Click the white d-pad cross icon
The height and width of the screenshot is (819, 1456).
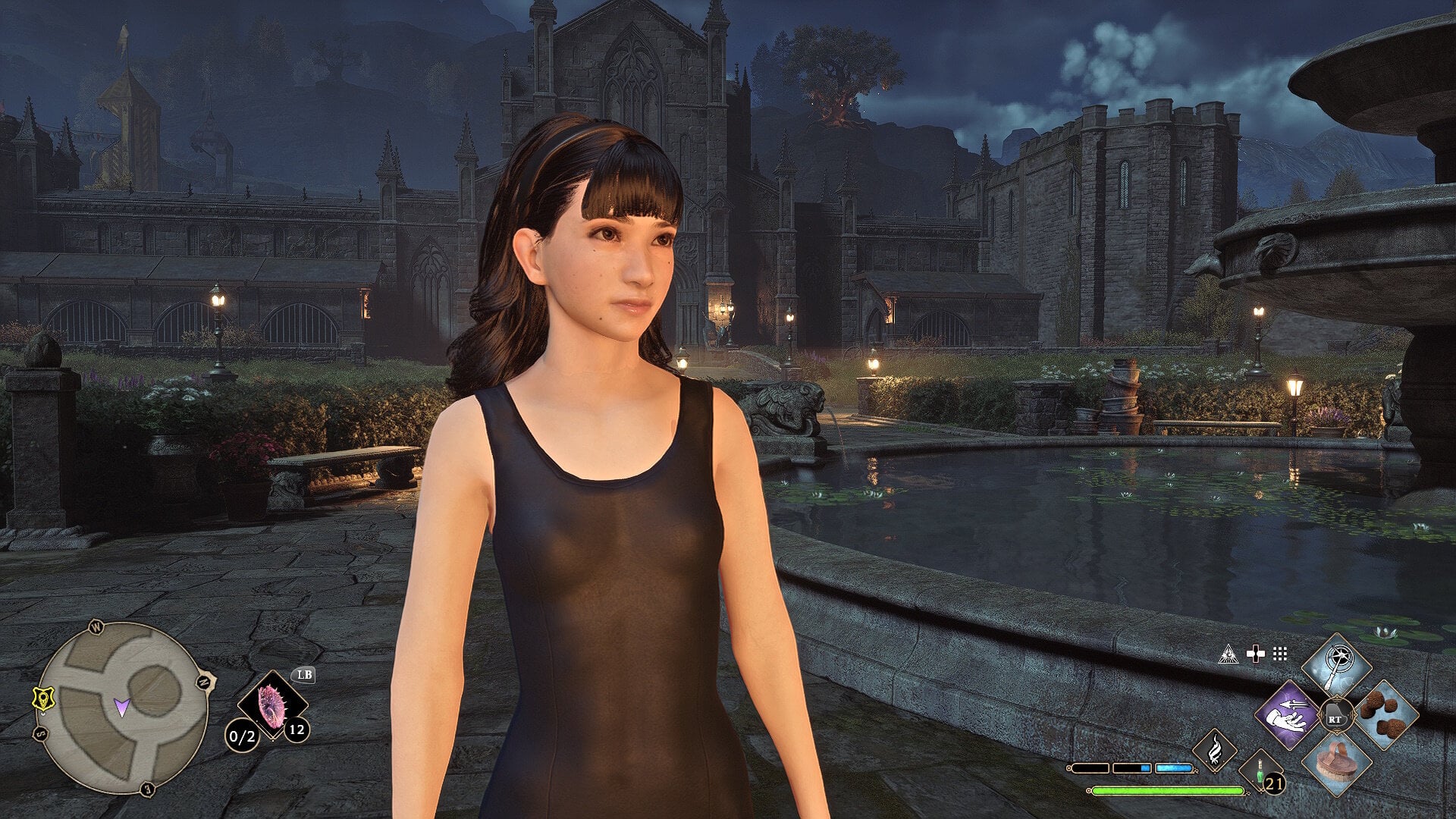1256,654
